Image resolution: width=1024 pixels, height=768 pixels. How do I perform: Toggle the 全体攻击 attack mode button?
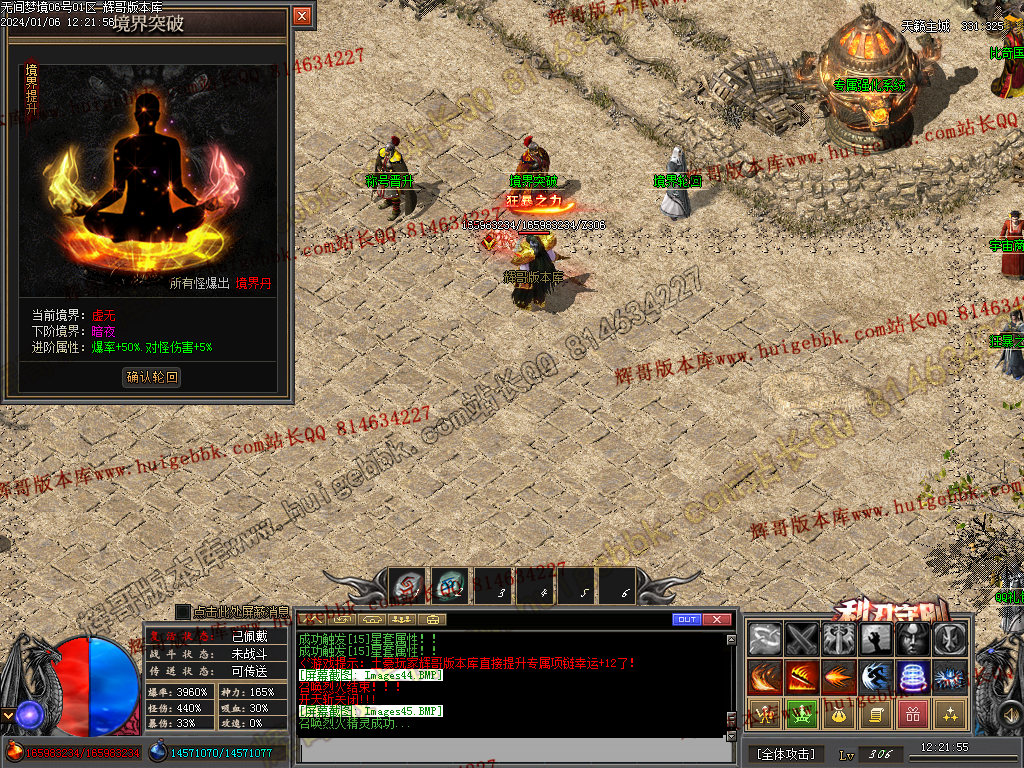(786, 754)
